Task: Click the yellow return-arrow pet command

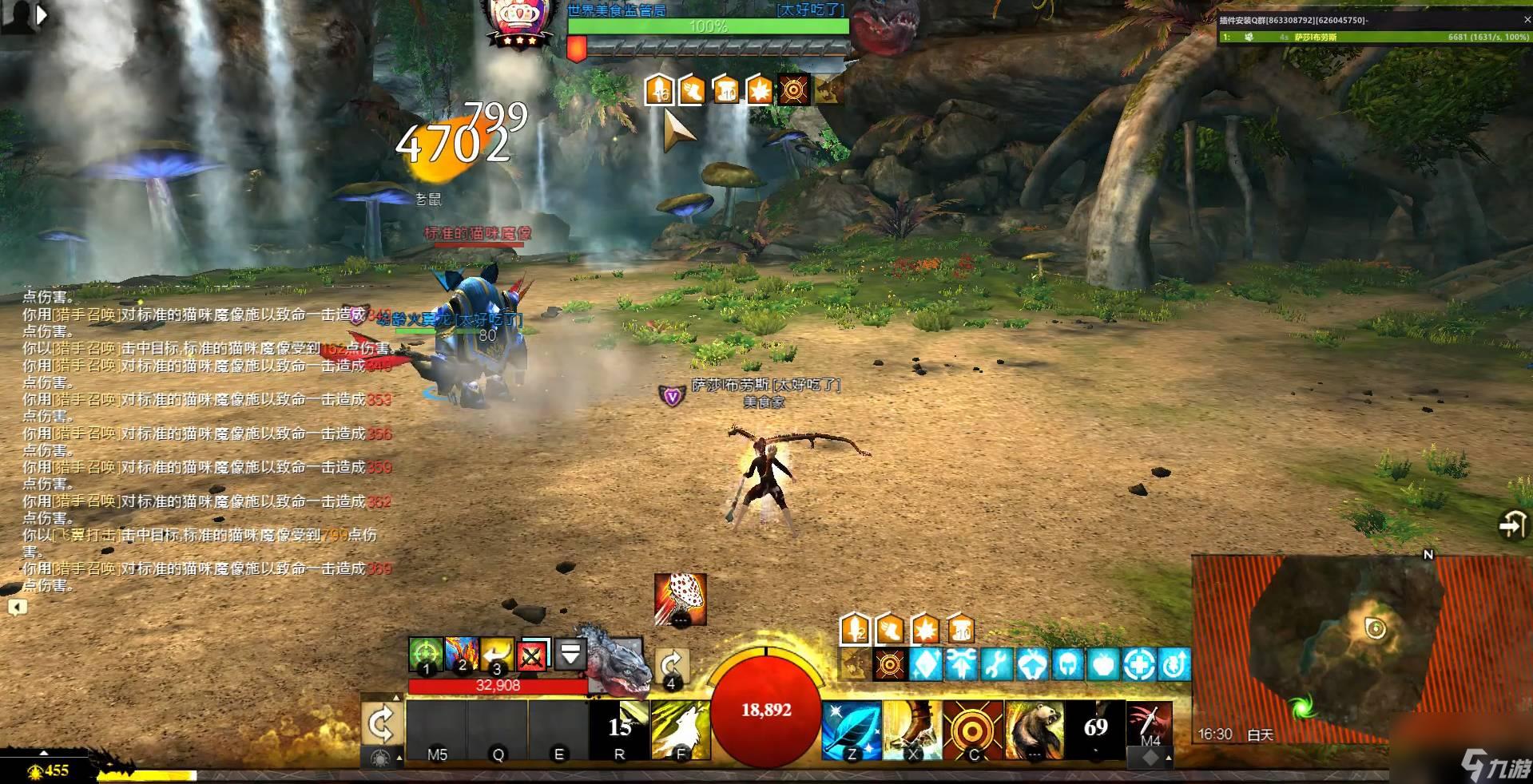Action: 497,655
